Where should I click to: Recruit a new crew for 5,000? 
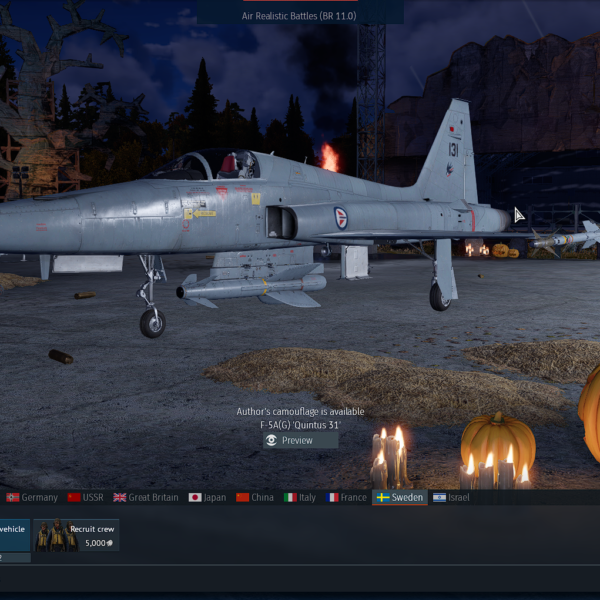click(x=75, y=536)
